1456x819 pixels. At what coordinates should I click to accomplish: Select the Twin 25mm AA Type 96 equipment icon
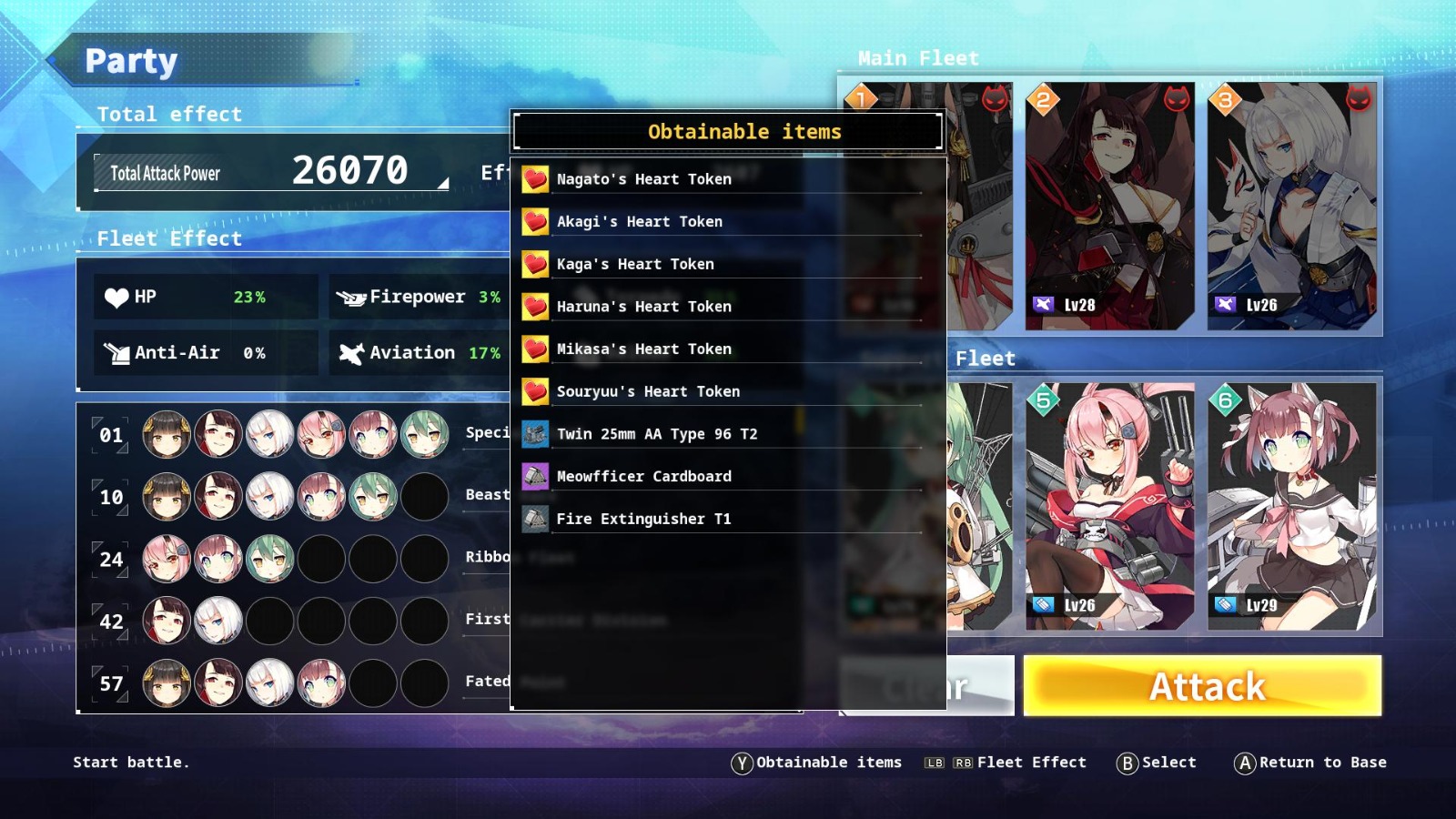click(535, 433)
